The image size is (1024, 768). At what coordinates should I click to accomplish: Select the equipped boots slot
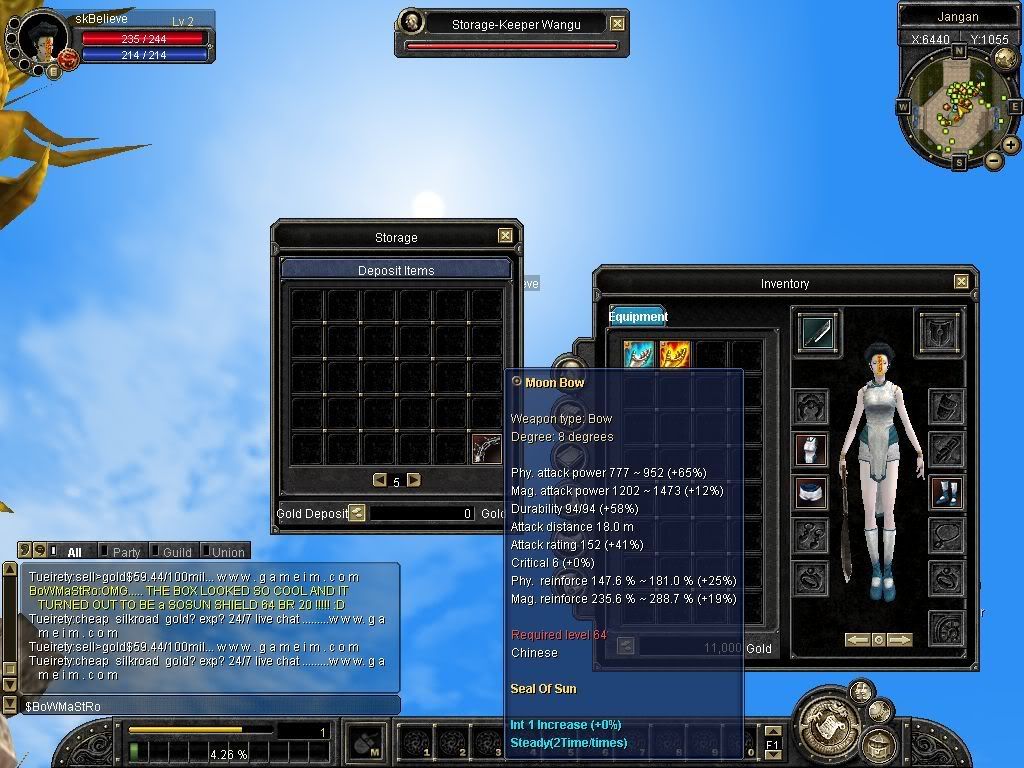[945, 492]
